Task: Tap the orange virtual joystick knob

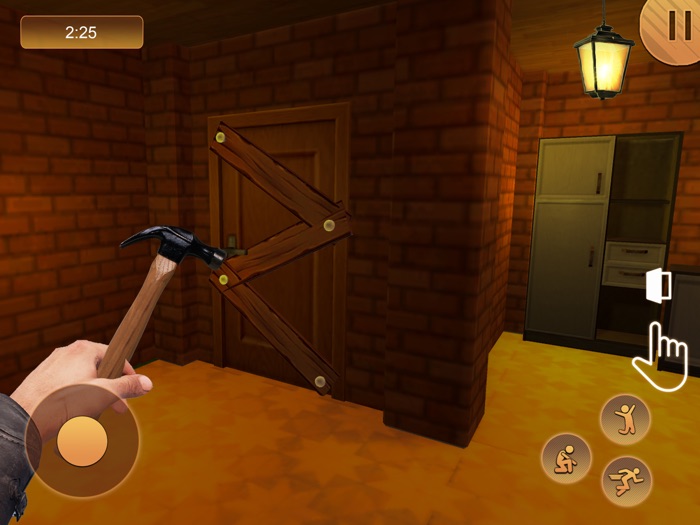Action: (82, 440)
